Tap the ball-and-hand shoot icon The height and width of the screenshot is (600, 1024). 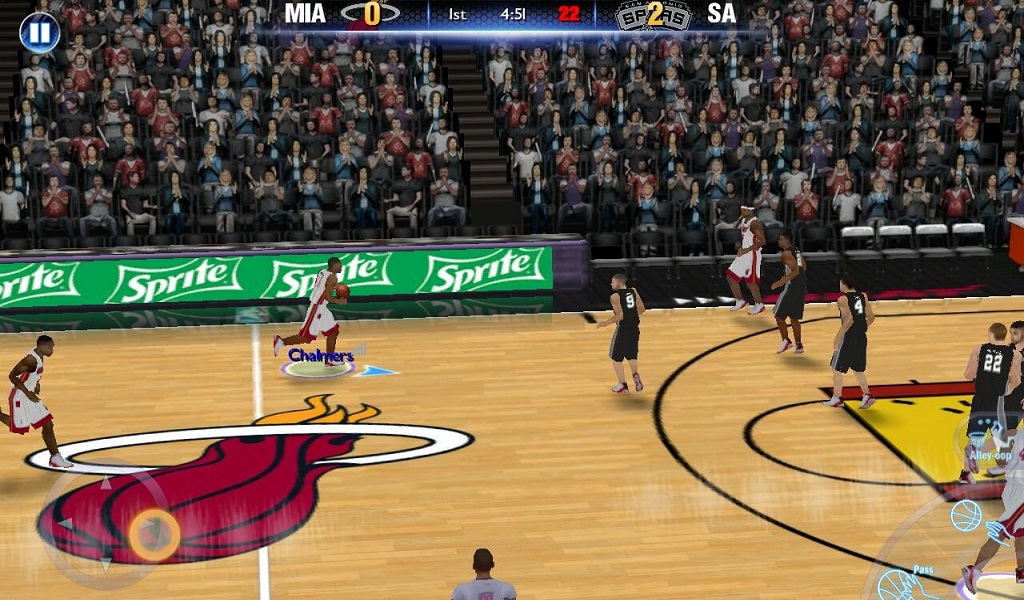pos(966,516)
